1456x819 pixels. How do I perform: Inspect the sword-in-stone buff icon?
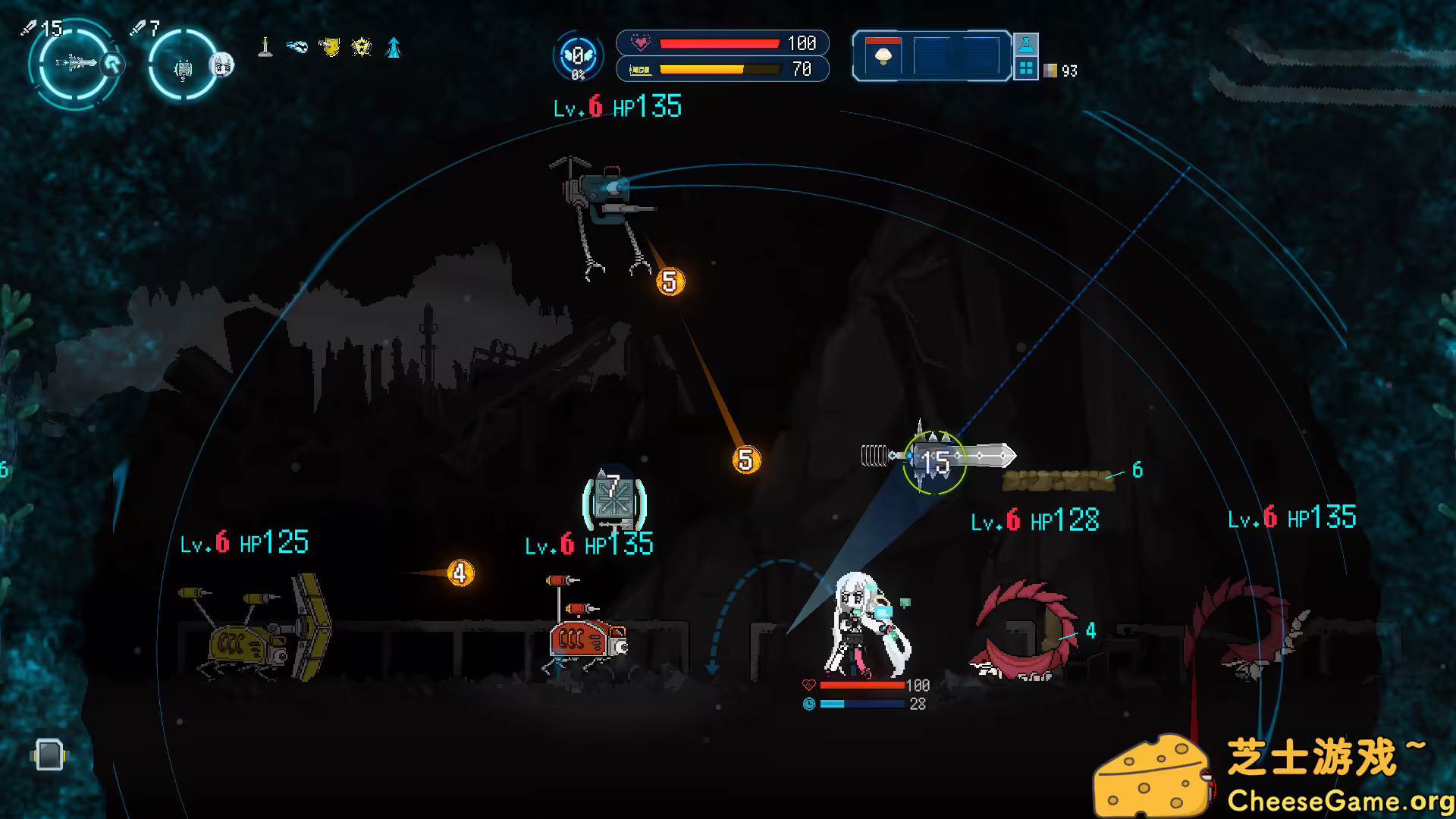(x=265, y=48)
